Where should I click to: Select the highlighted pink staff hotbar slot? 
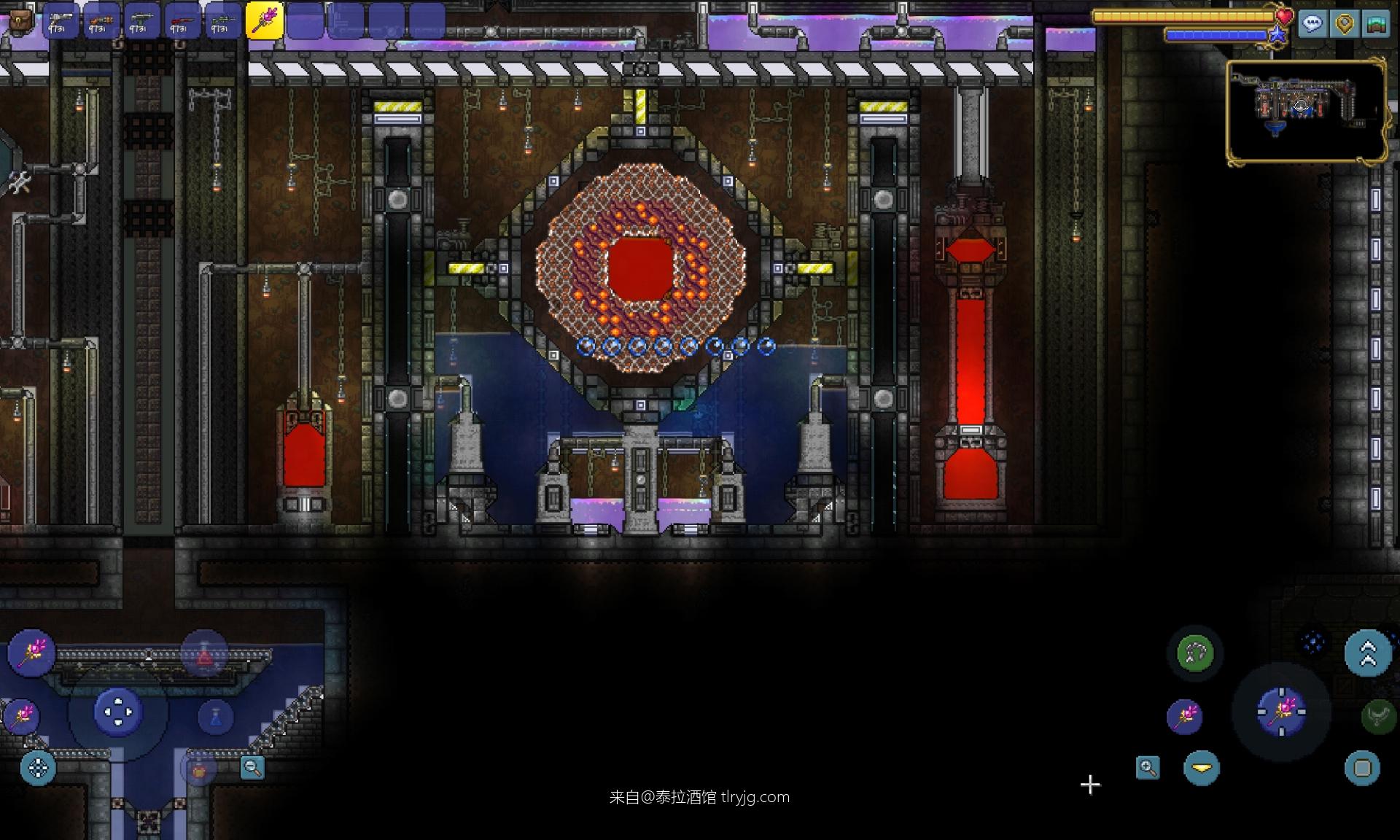(264, 20)
